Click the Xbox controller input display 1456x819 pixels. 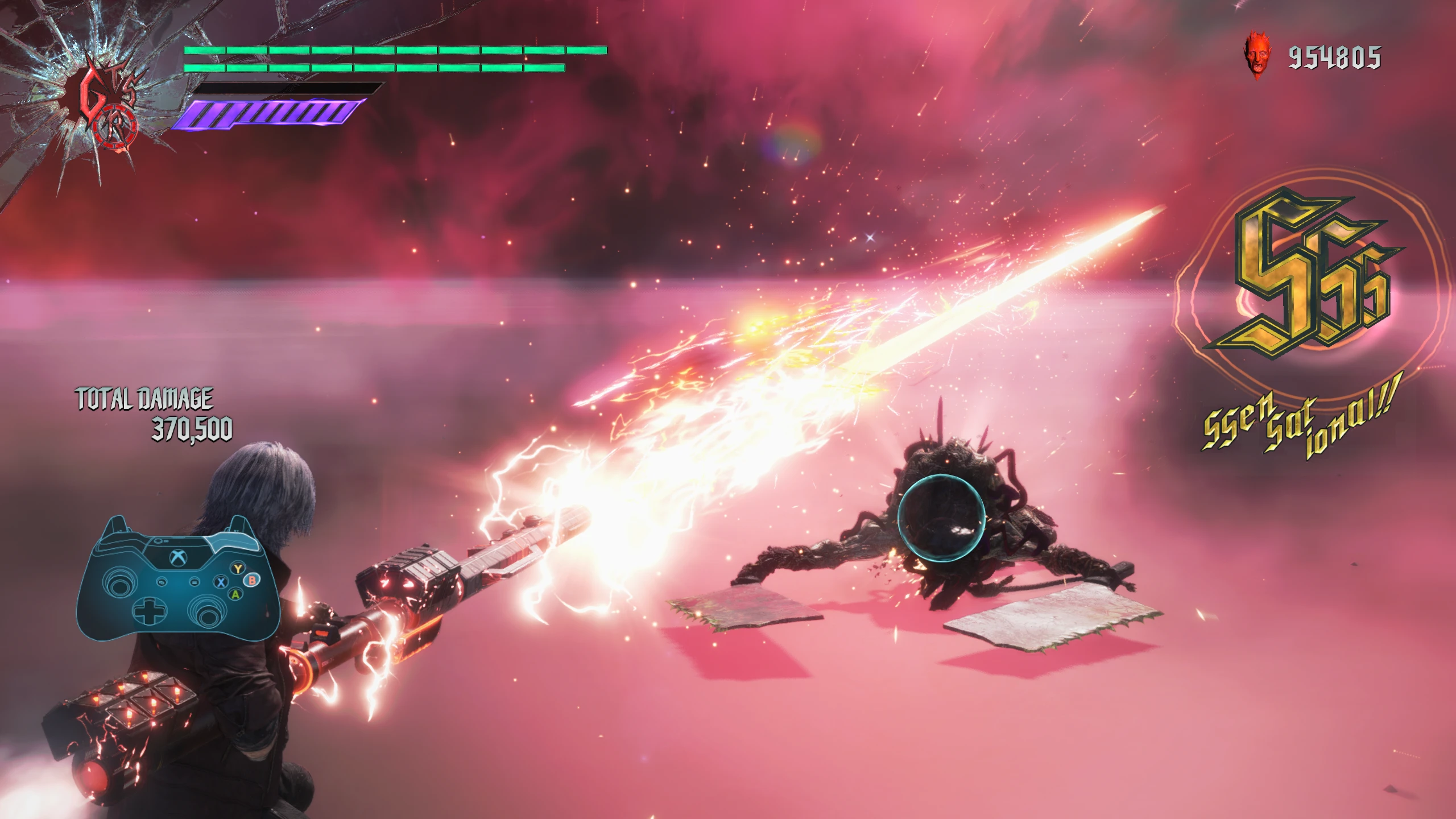click(x=177, y=577)
